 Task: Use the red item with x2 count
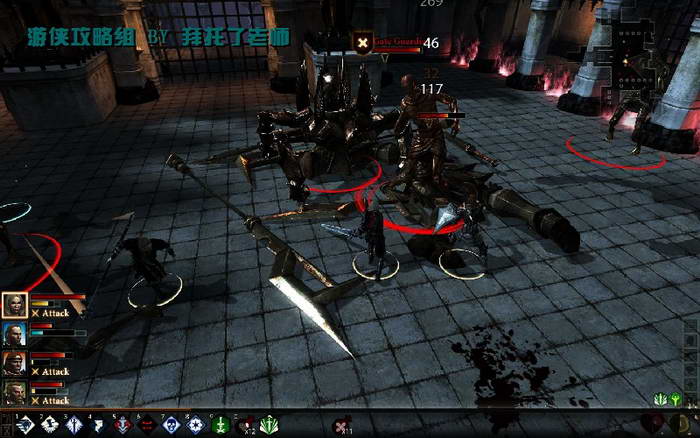click(x=245, y=425)
